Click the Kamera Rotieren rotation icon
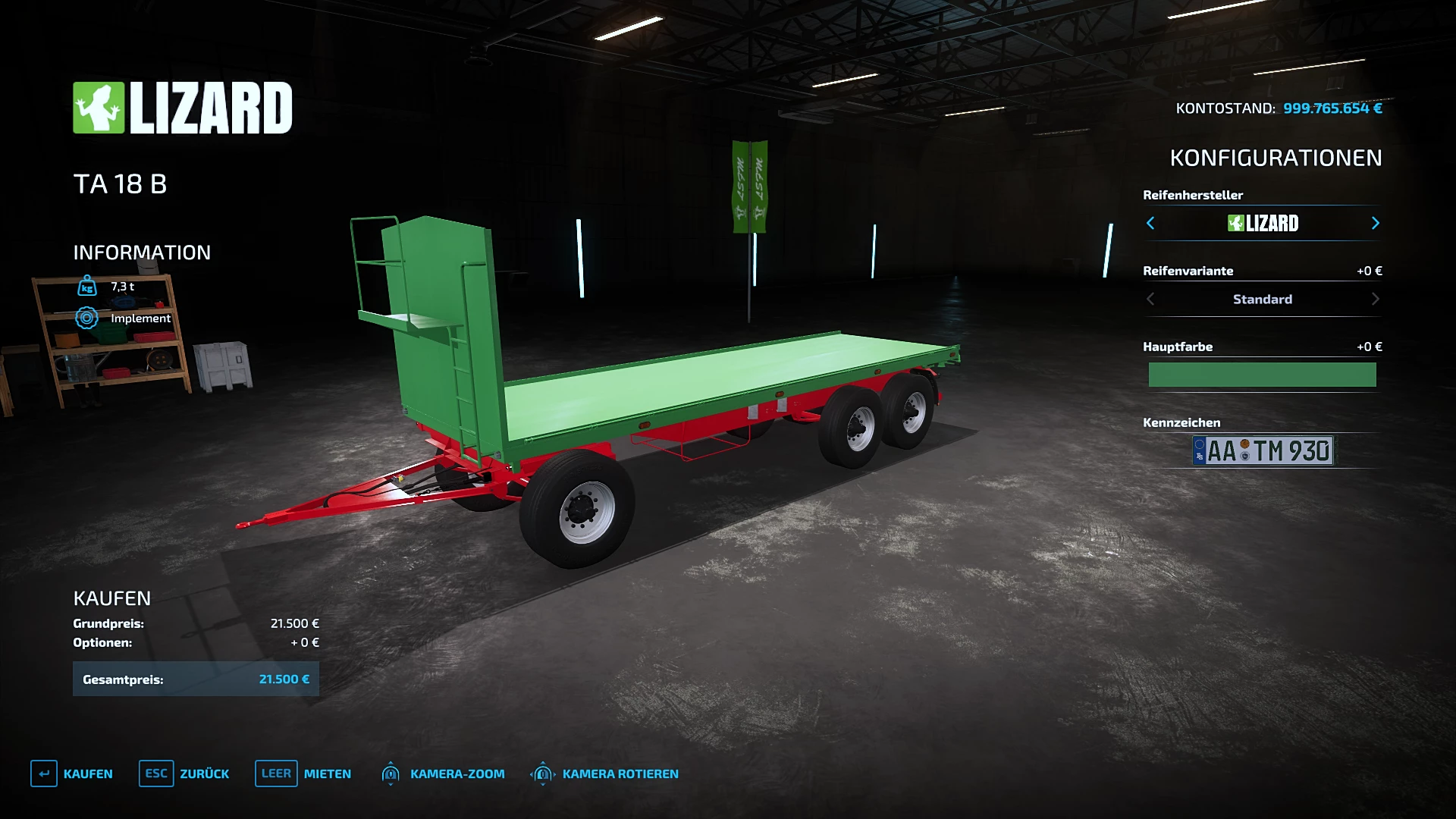 click(x=542, y=773)
